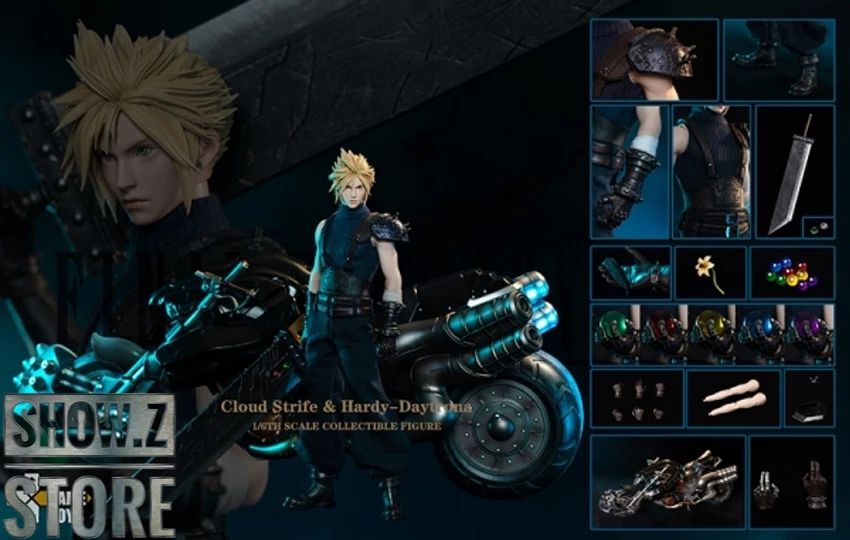This screenshot has width=850, height=540.
Task: Open the black boots detail thumbnail
Action: click(778, 59)
